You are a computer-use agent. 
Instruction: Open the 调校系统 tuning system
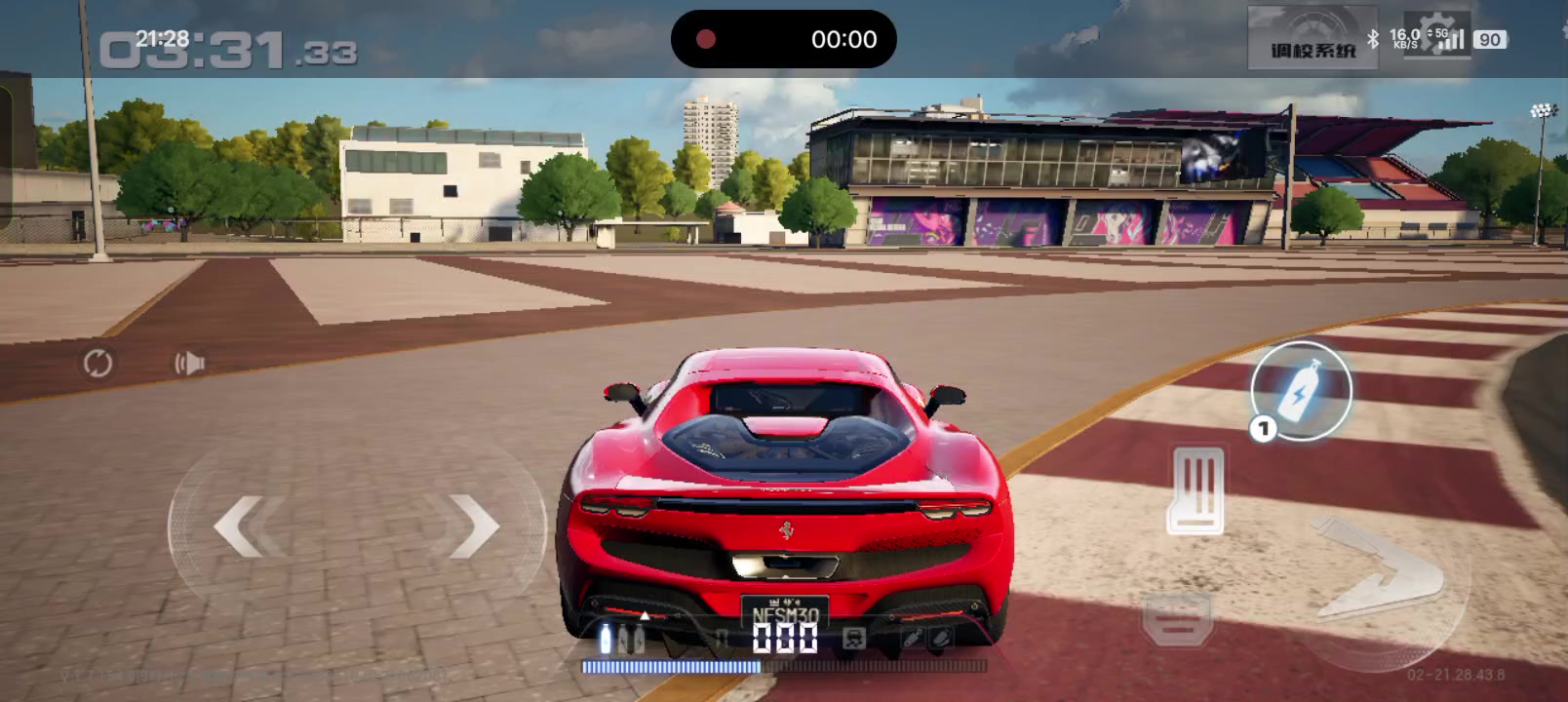(1313, 38)
